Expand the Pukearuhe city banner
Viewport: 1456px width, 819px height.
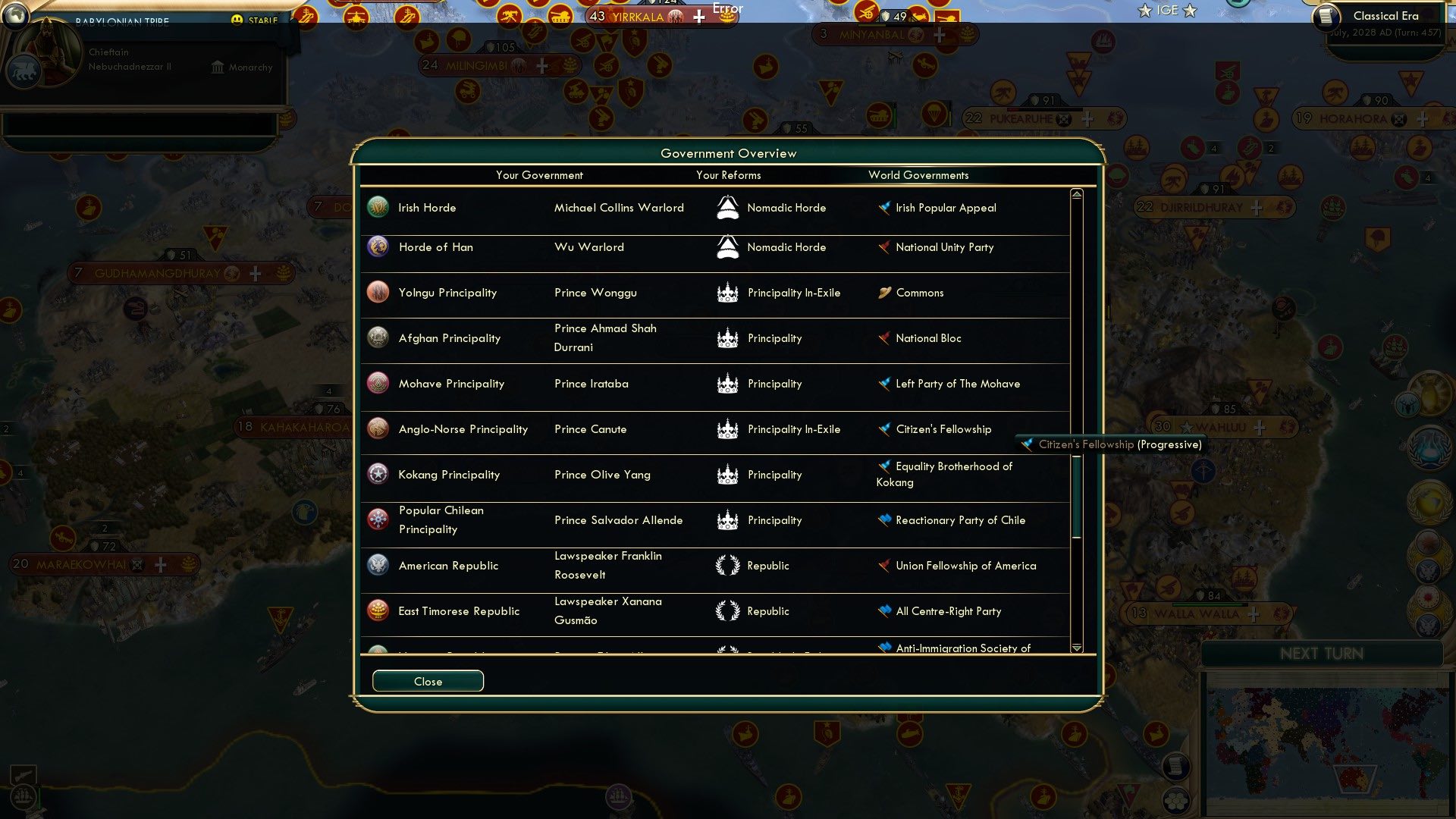click(1090, 118)
